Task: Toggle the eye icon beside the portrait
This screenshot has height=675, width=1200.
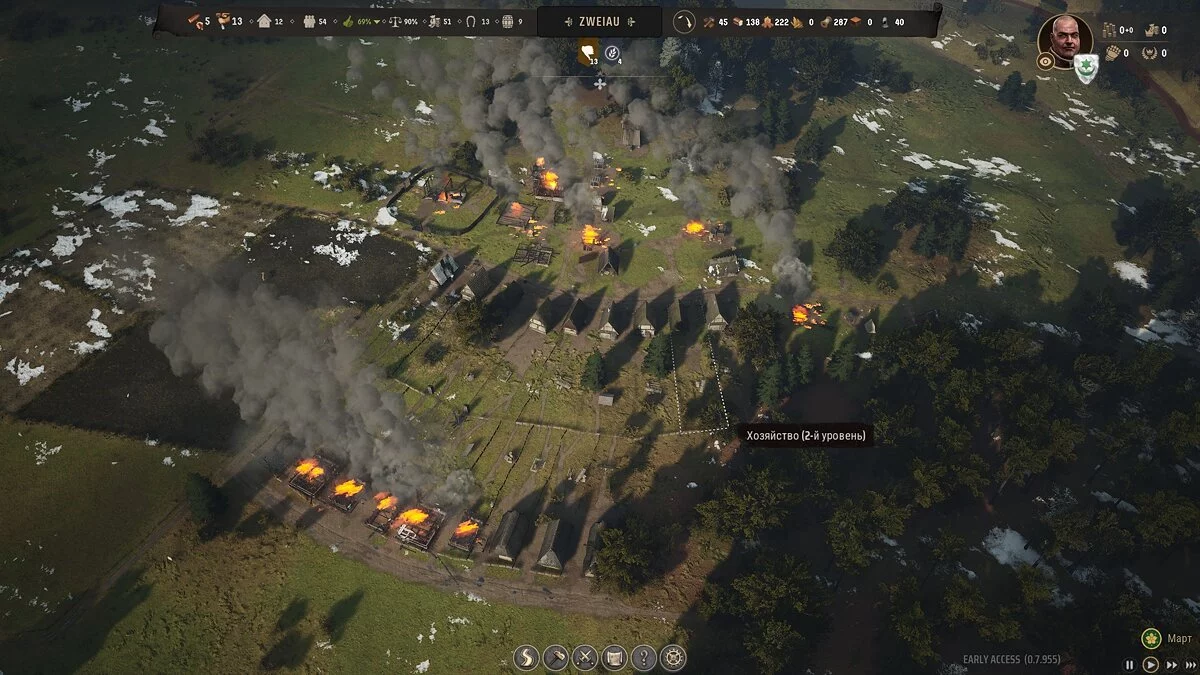Action: [1046, 61]
